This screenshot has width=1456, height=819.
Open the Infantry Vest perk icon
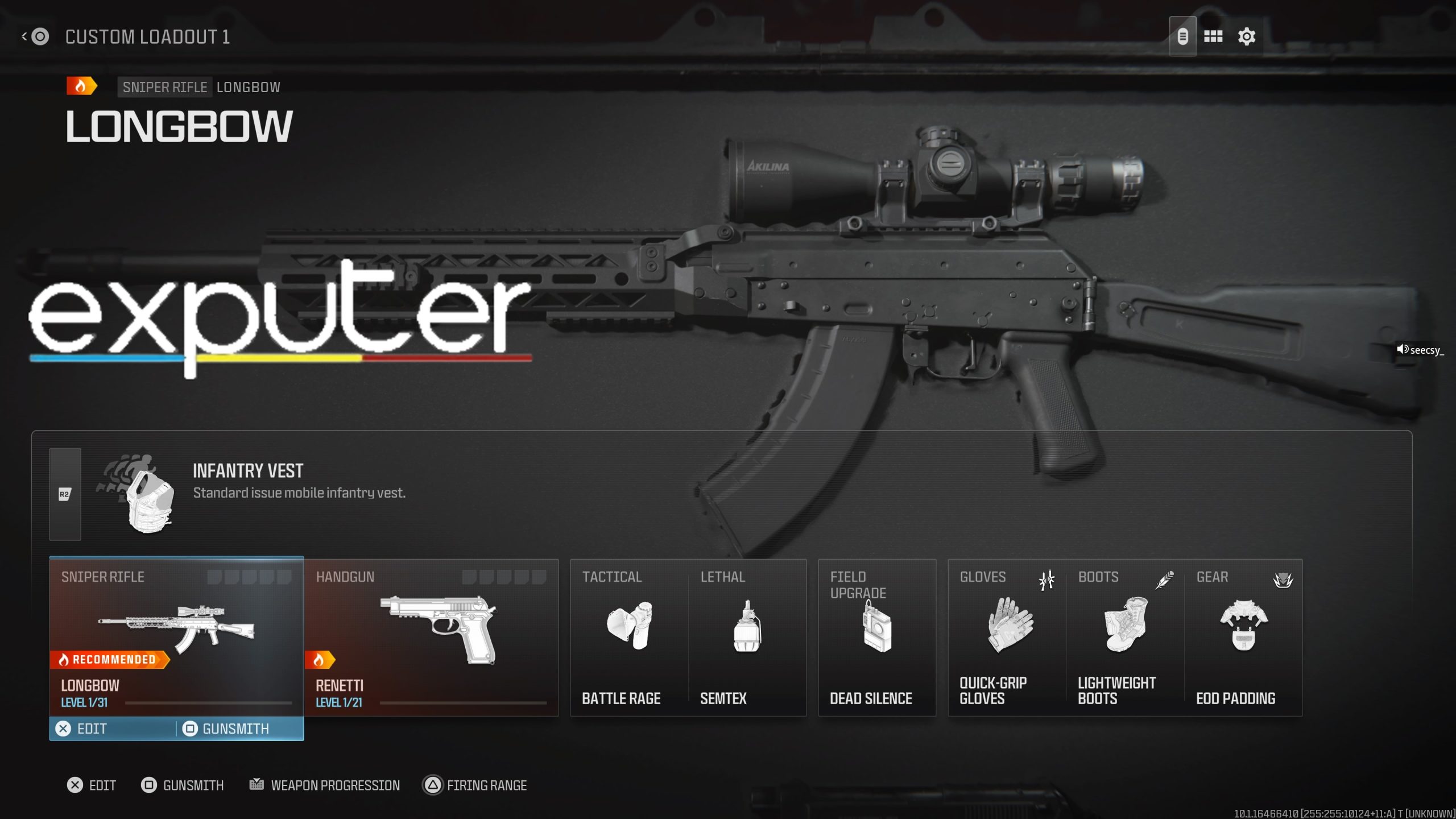[147, 500]
